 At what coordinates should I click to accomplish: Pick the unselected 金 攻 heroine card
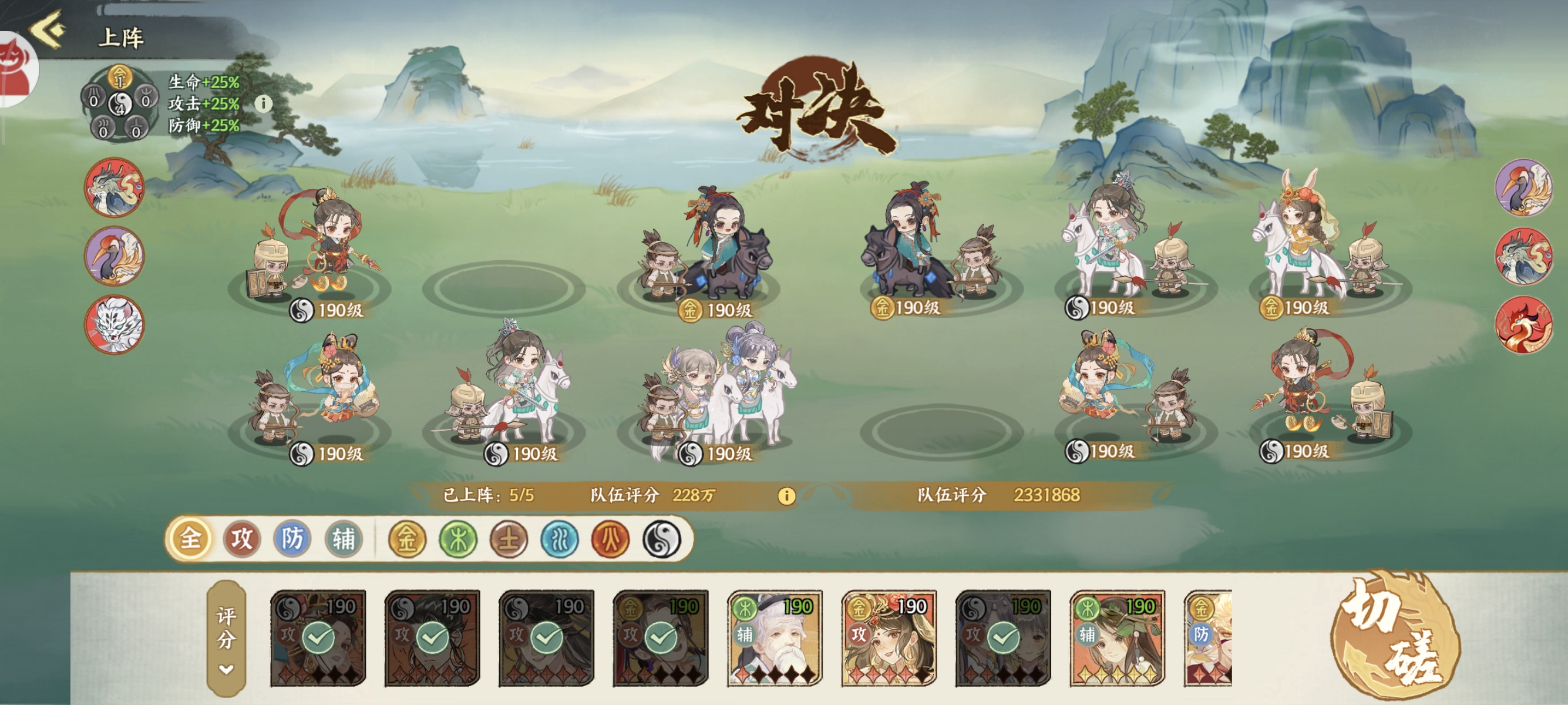click(x=889, y=638)
